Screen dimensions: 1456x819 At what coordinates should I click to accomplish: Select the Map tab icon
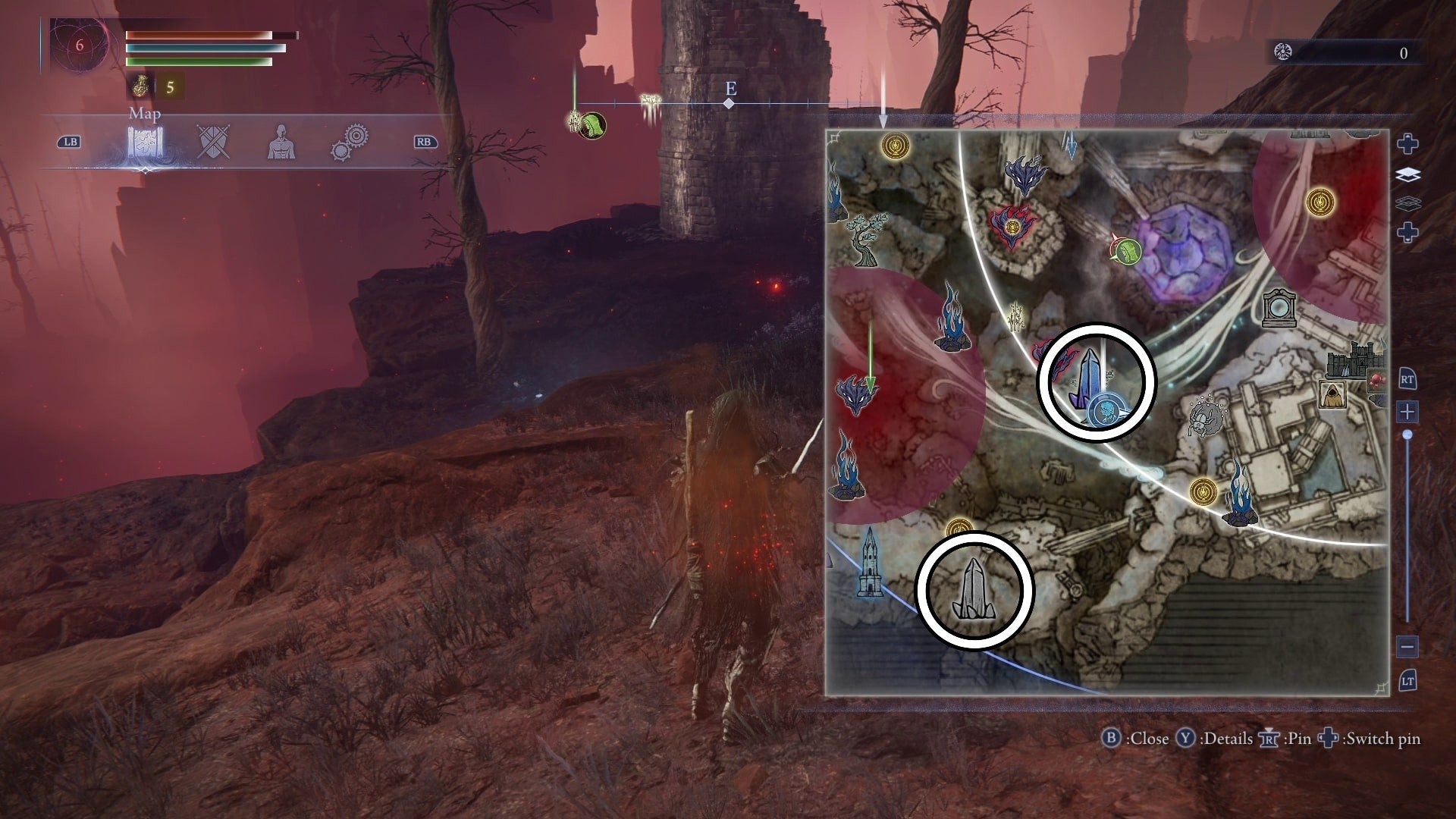(145, 142)
